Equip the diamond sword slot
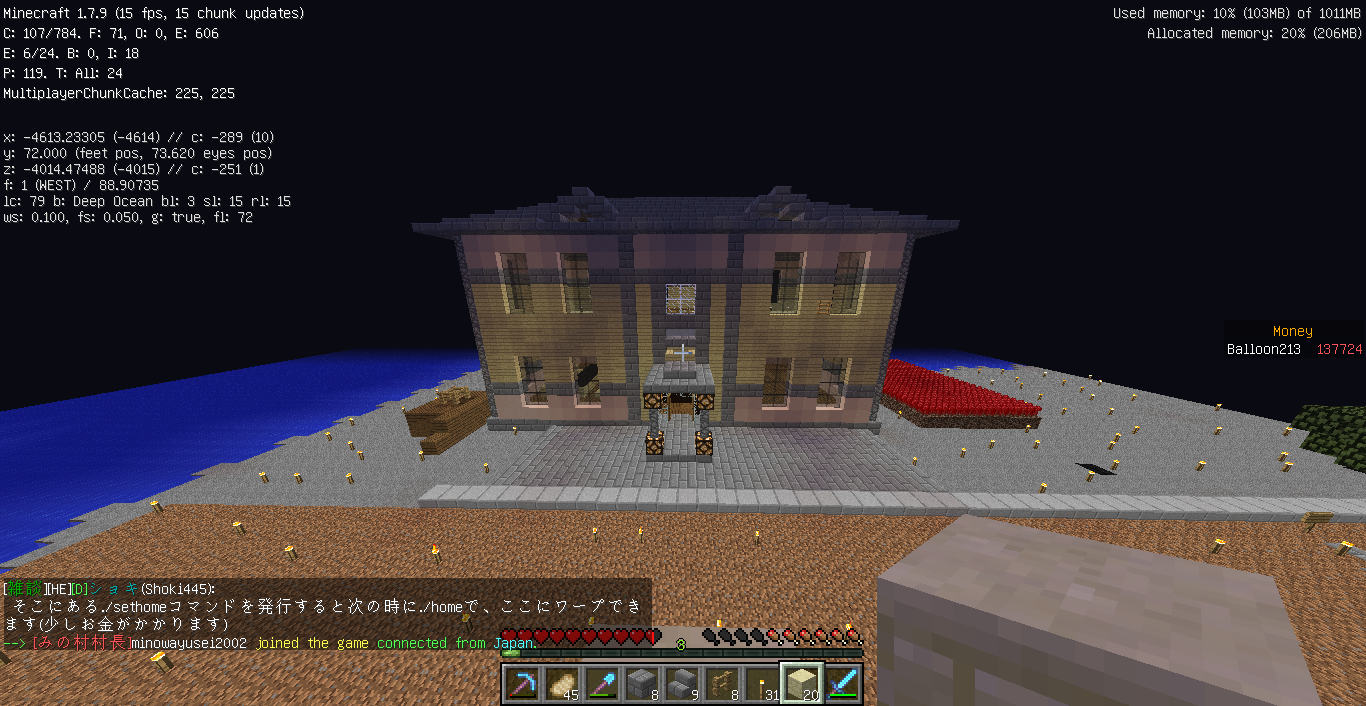1366x706 pixels. coord(842,685)
